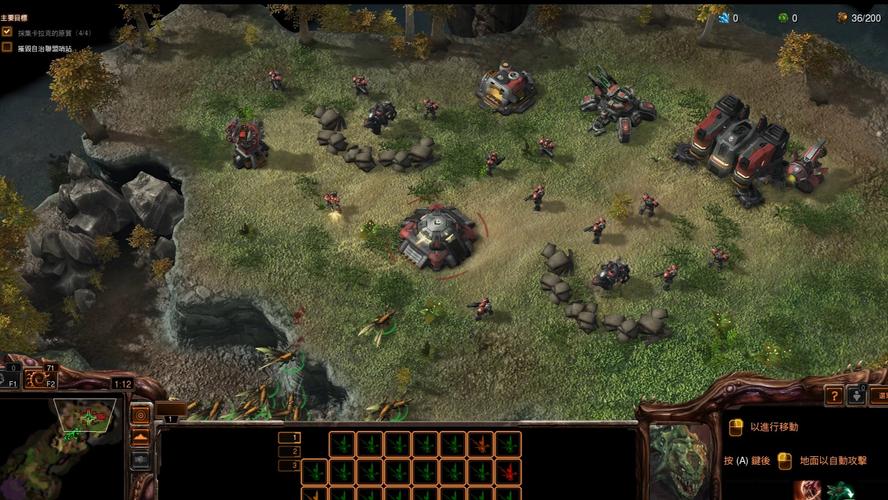This screenshot has width=888, height=500.
Task: Open the help question mark button
Action: point(833,395)
